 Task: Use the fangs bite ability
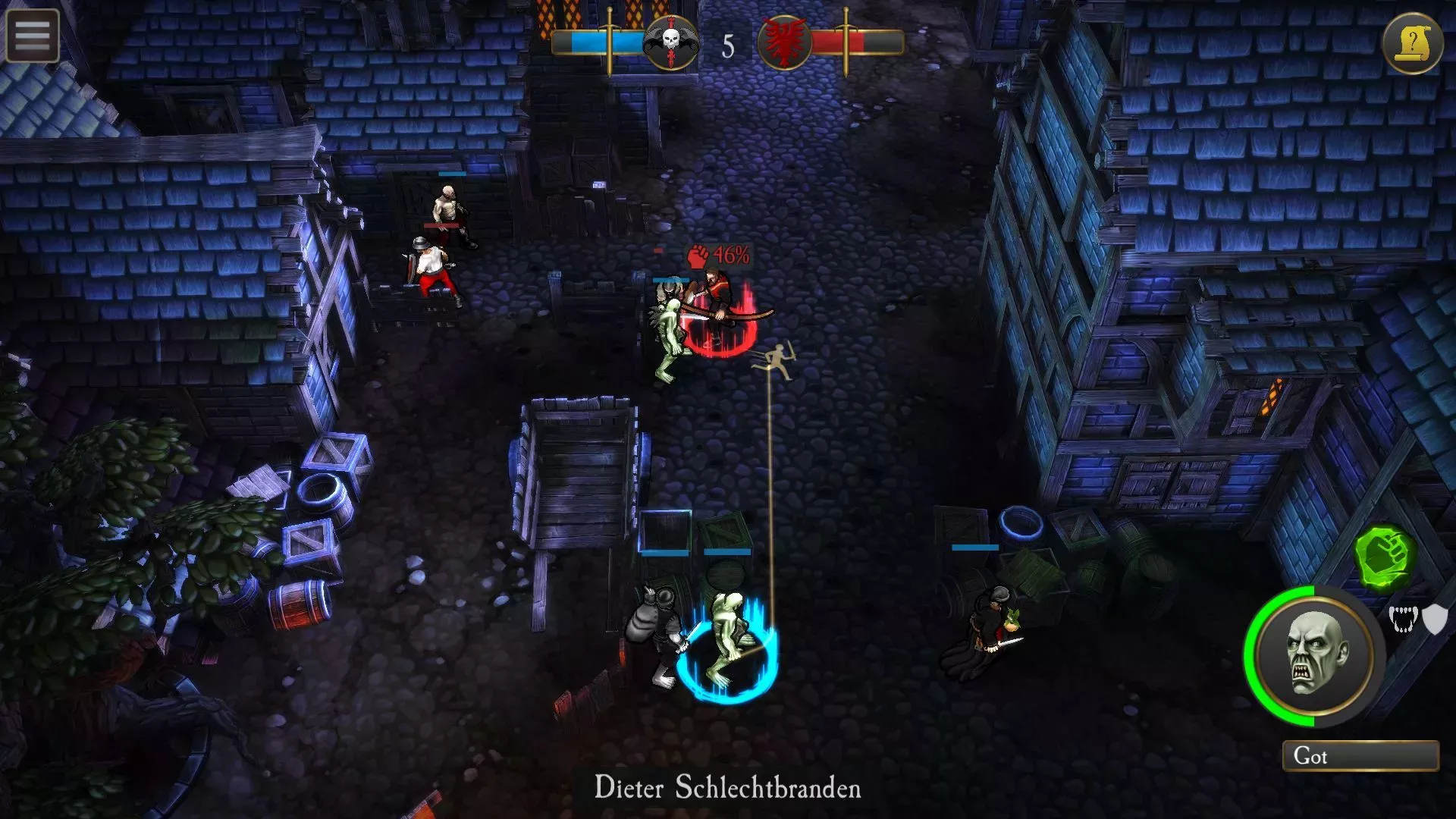coord(1404,620)
